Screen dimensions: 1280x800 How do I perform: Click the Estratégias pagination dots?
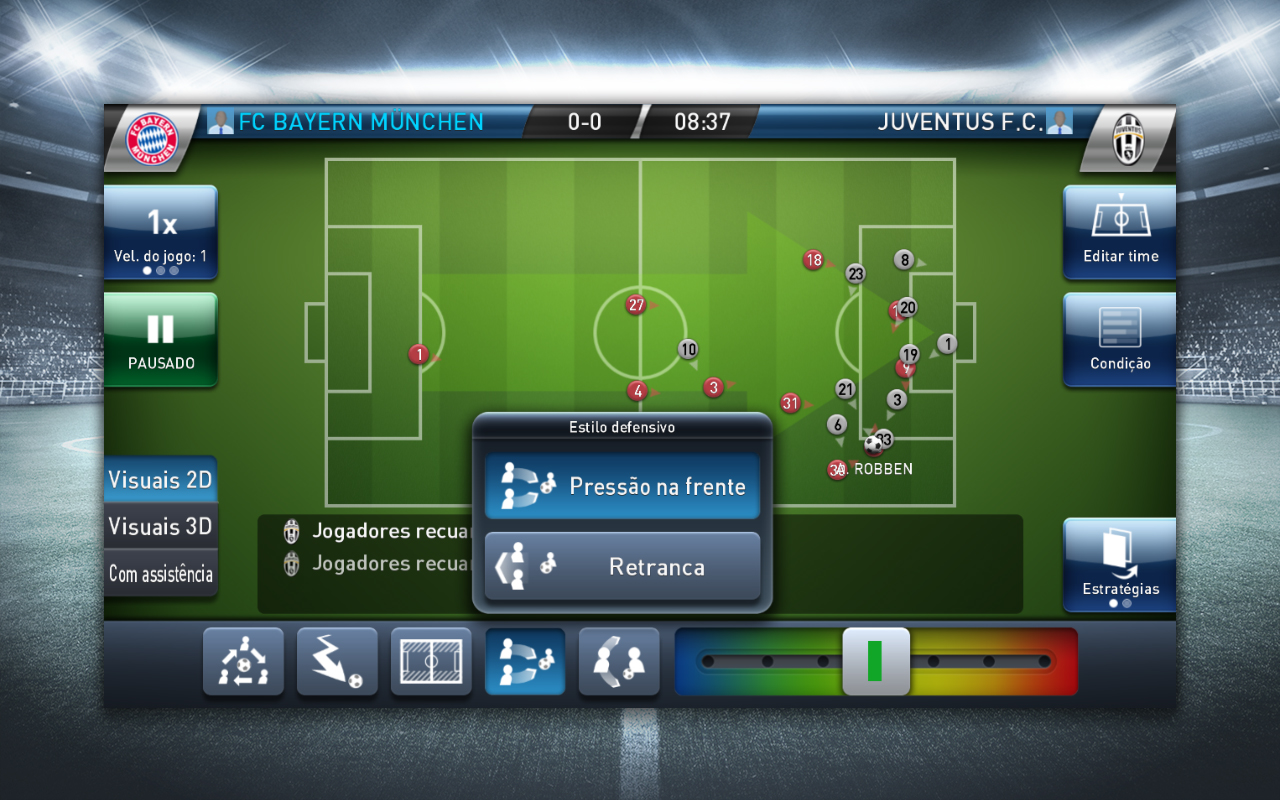1118,603
